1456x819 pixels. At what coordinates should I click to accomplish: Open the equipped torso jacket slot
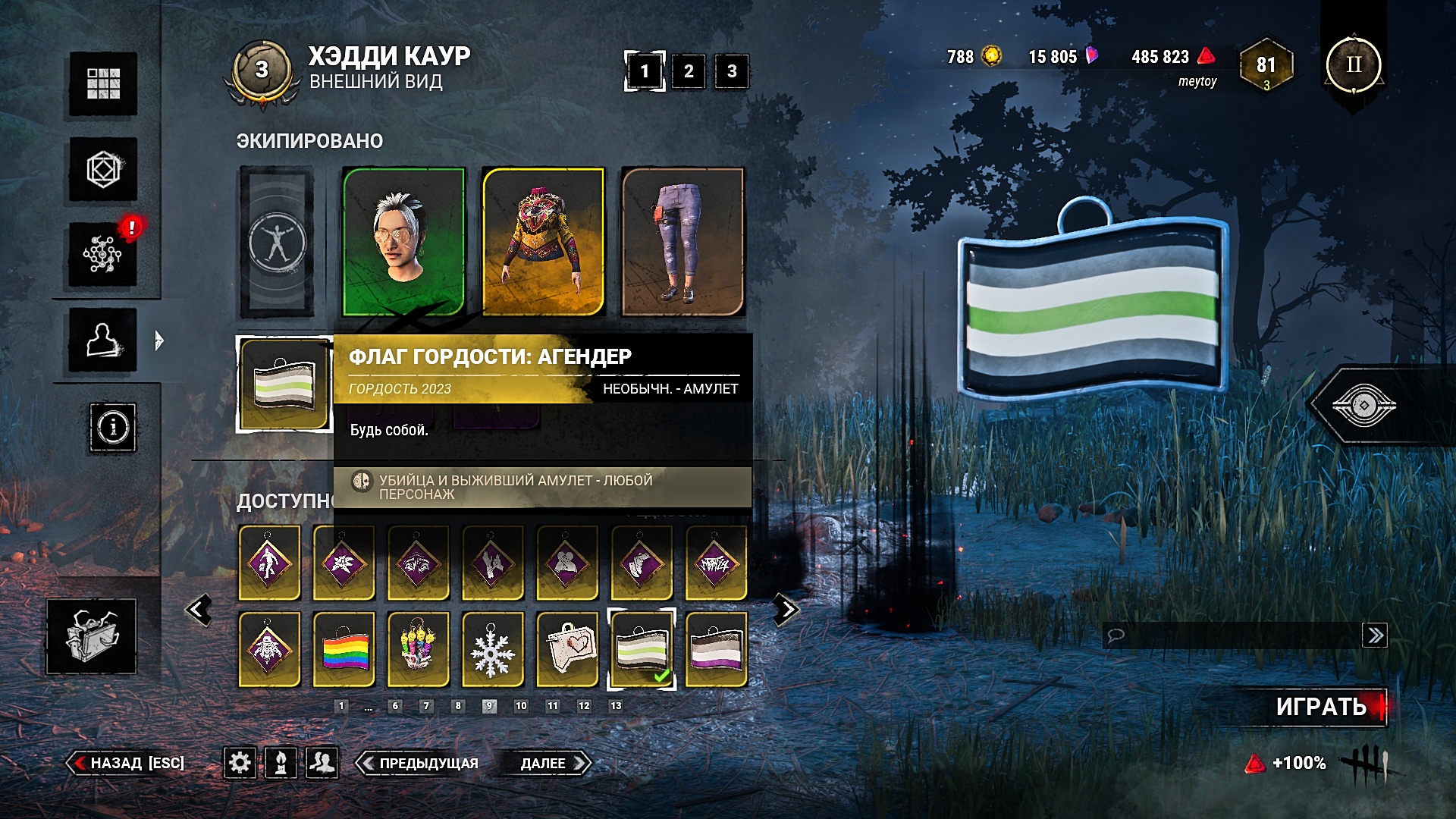(x=543, y=241)
